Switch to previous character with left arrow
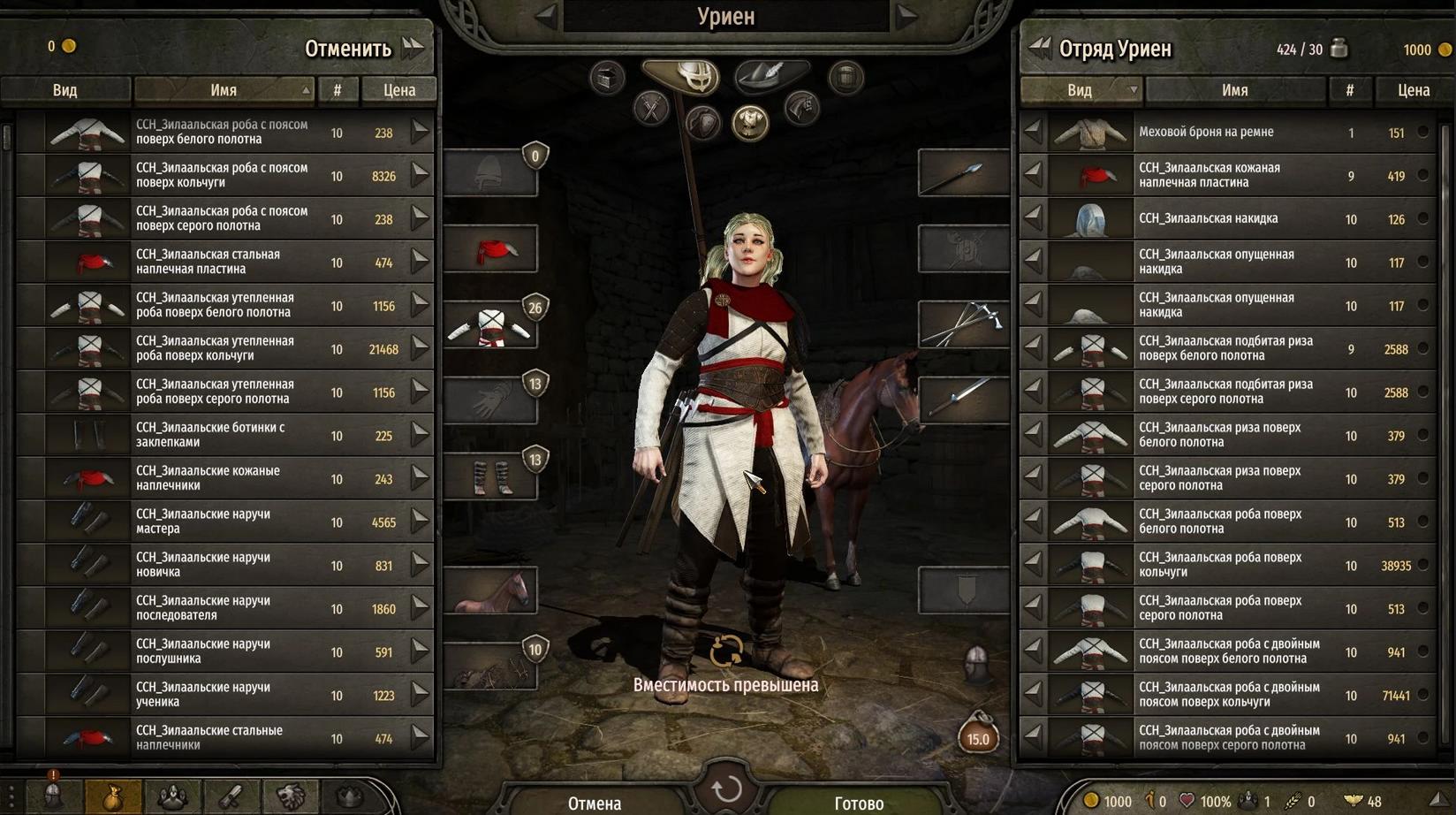This screenshot has height=815, width=1456. pos(545,15)
